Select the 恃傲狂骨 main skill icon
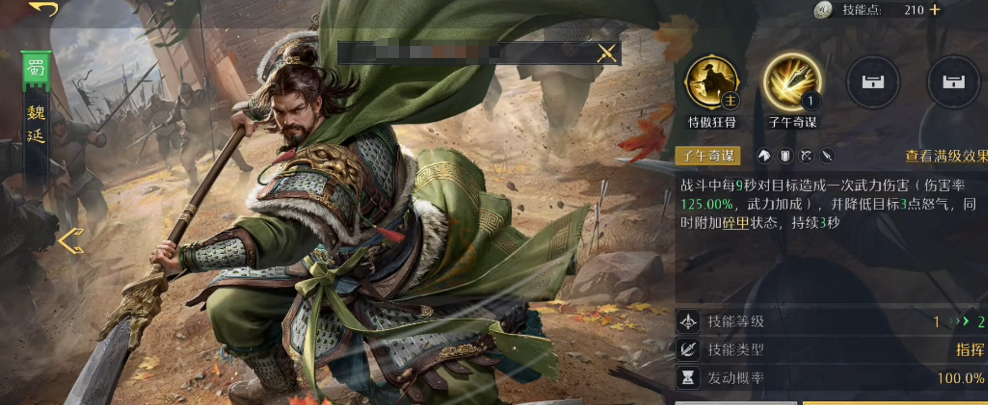This screenshot has height=405, width=988. coord(711,83)
